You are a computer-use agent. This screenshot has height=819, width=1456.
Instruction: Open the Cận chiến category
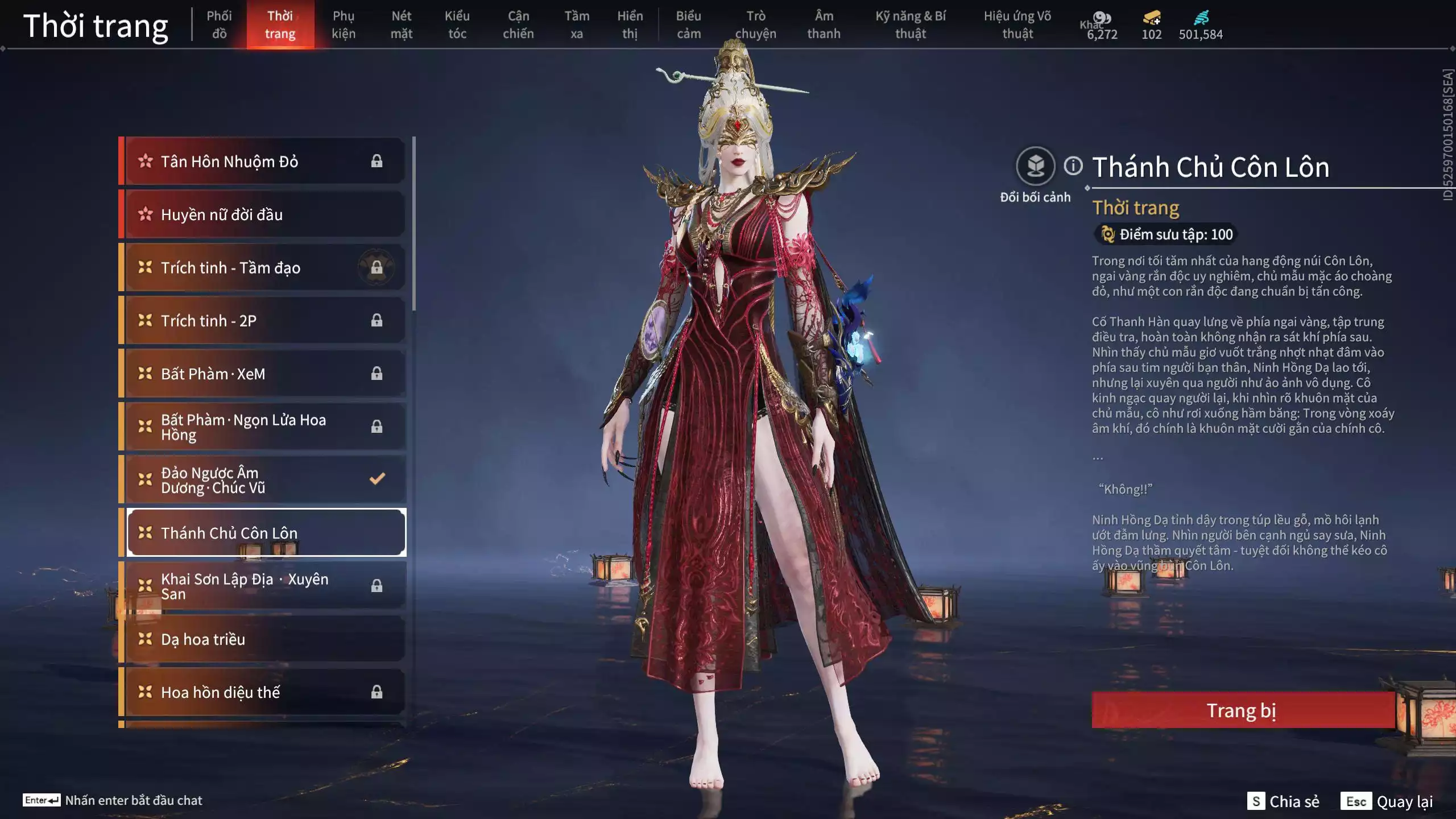click(518, 24)
